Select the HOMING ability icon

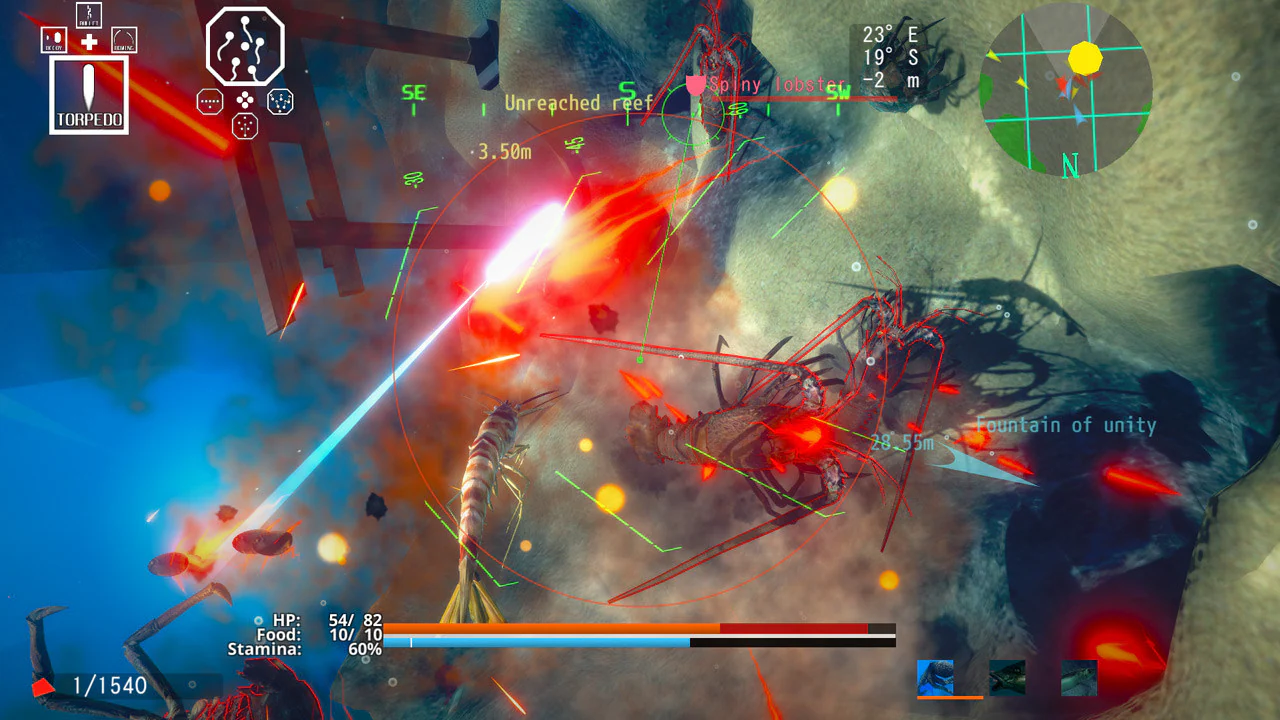click(124, 40)
